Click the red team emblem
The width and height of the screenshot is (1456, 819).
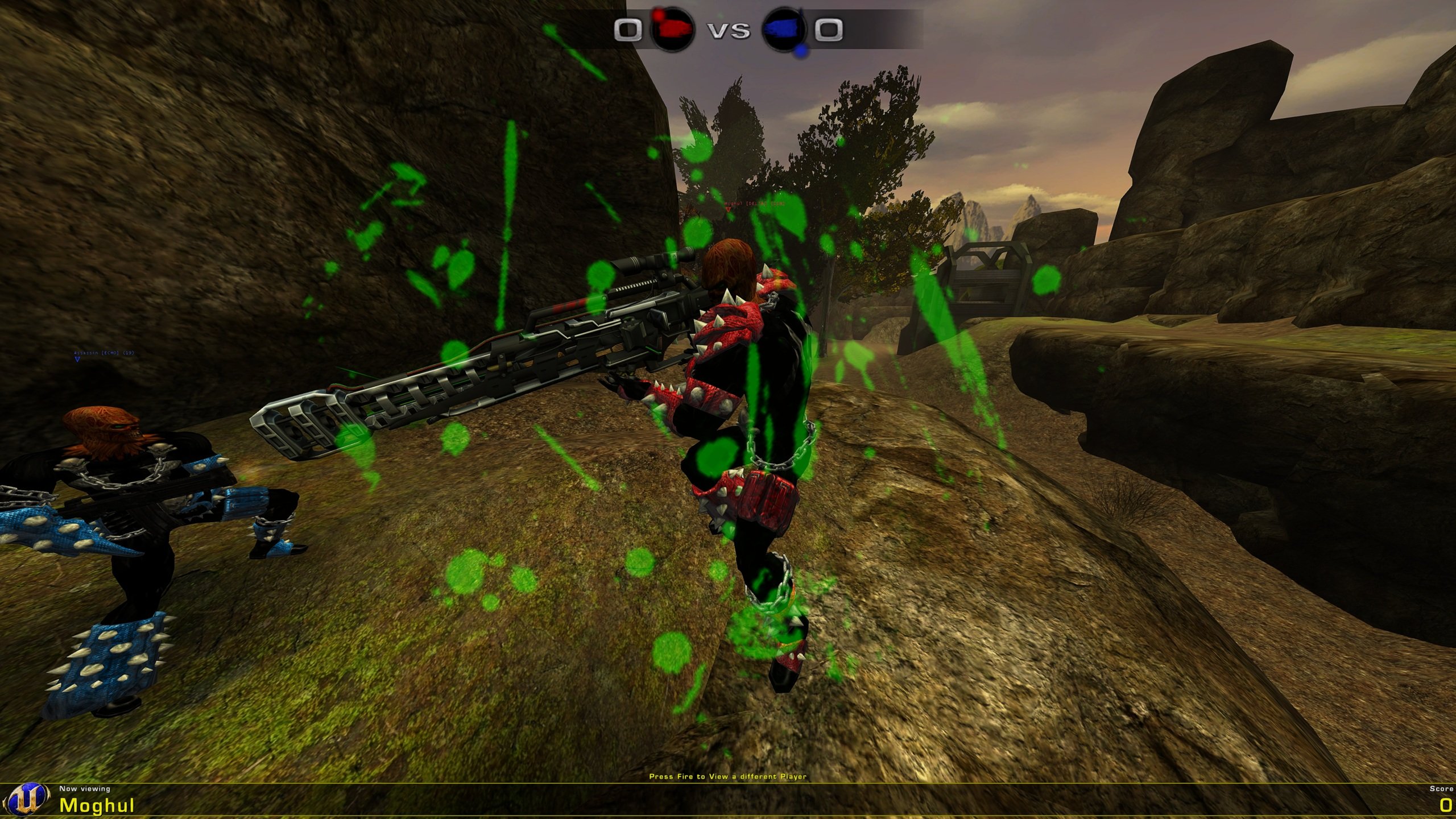pos(672,30)
